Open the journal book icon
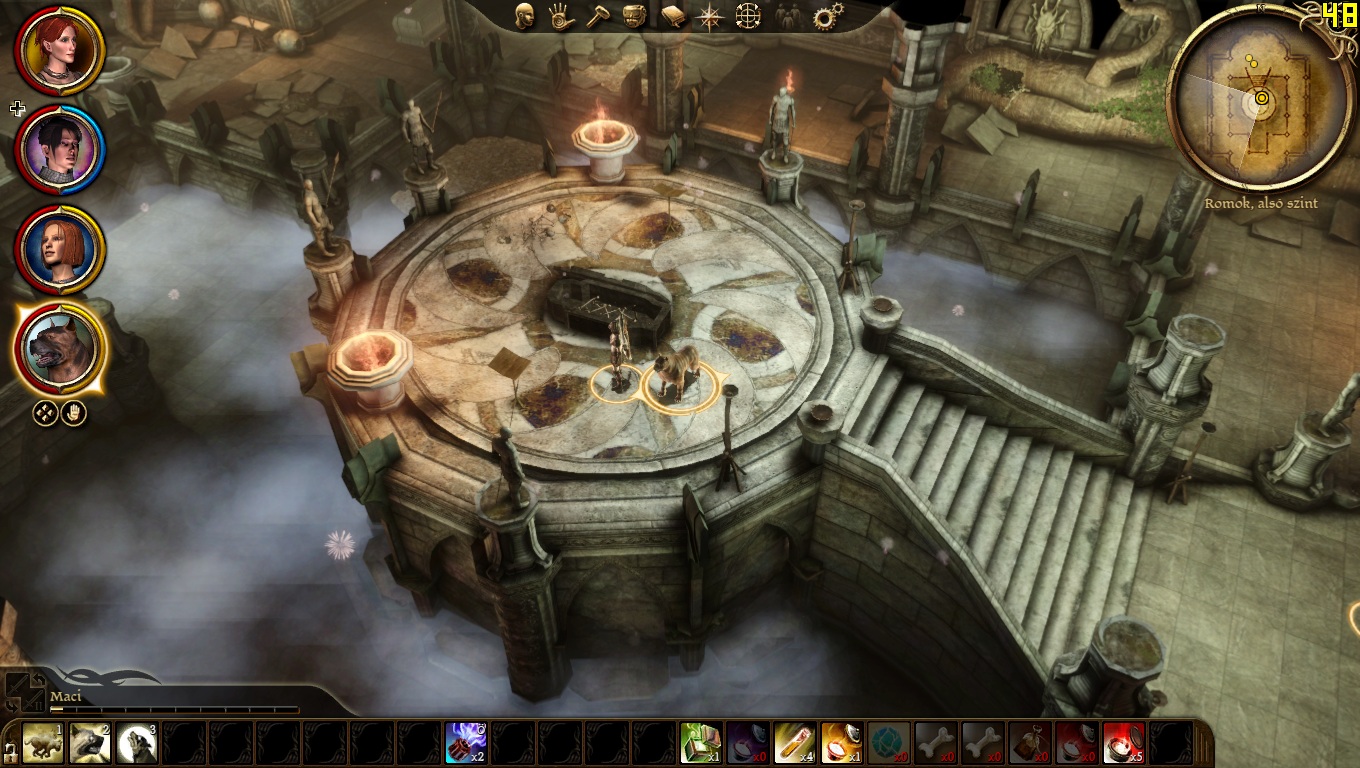 673,16
